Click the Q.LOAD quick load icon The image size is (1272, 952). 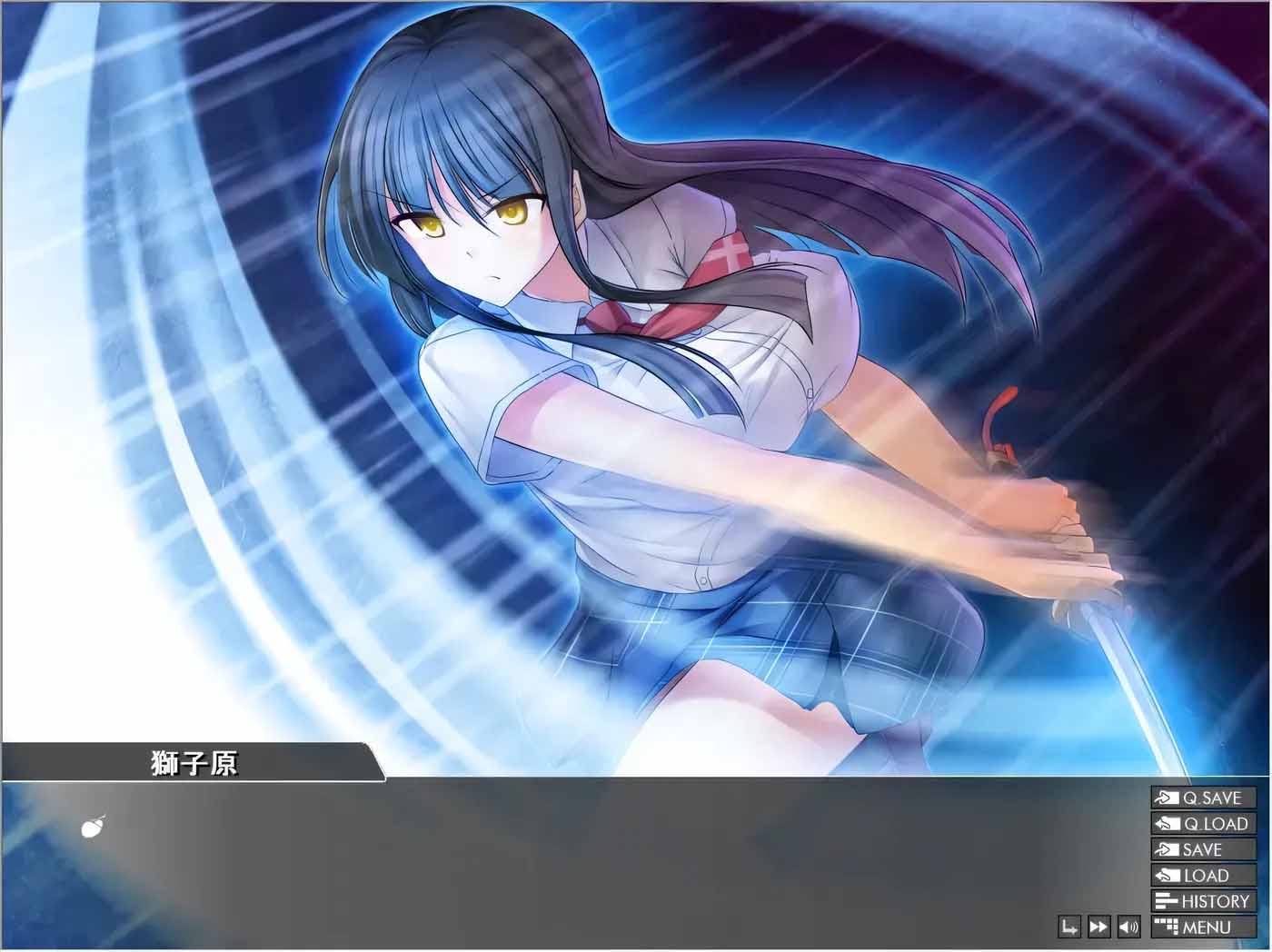tap(1166, 825)
